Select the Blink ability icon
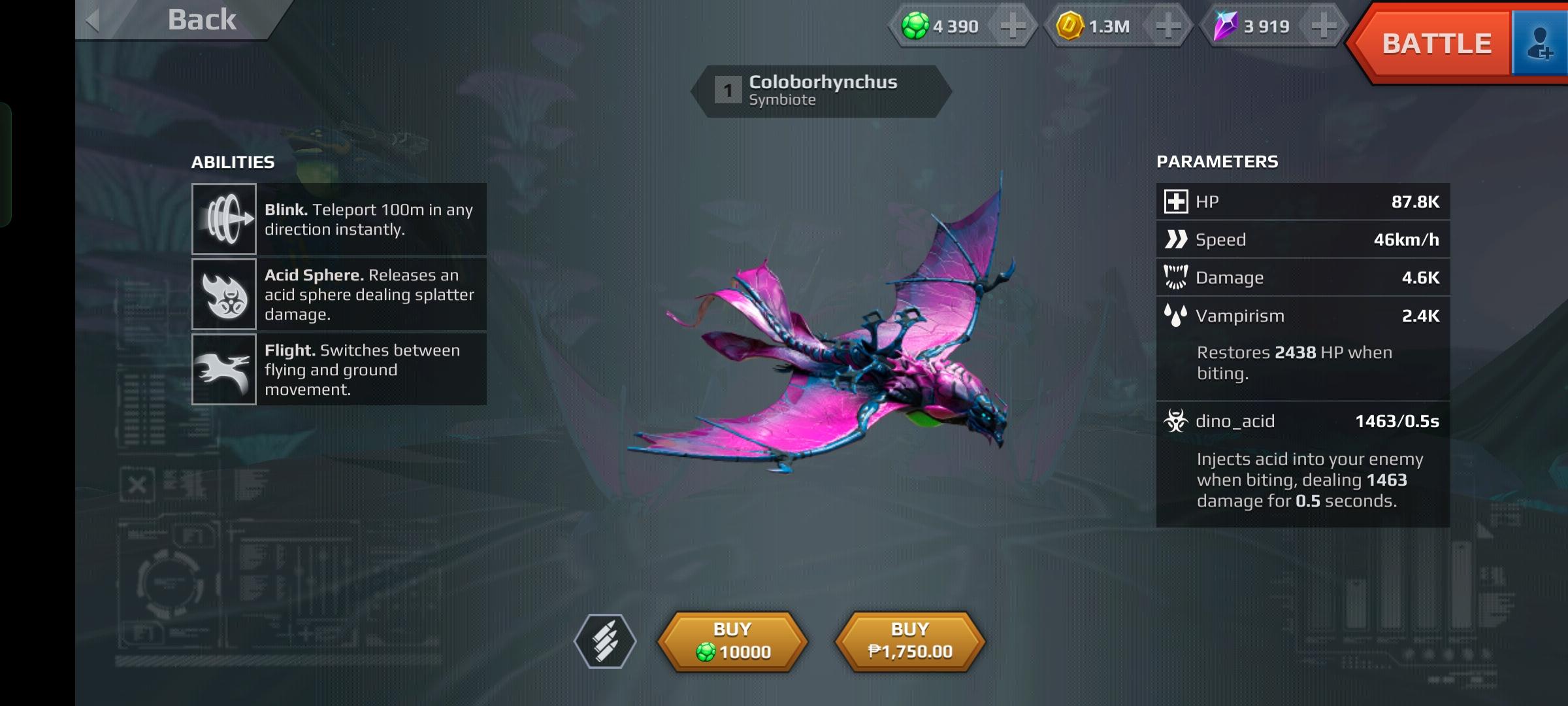 223,219
